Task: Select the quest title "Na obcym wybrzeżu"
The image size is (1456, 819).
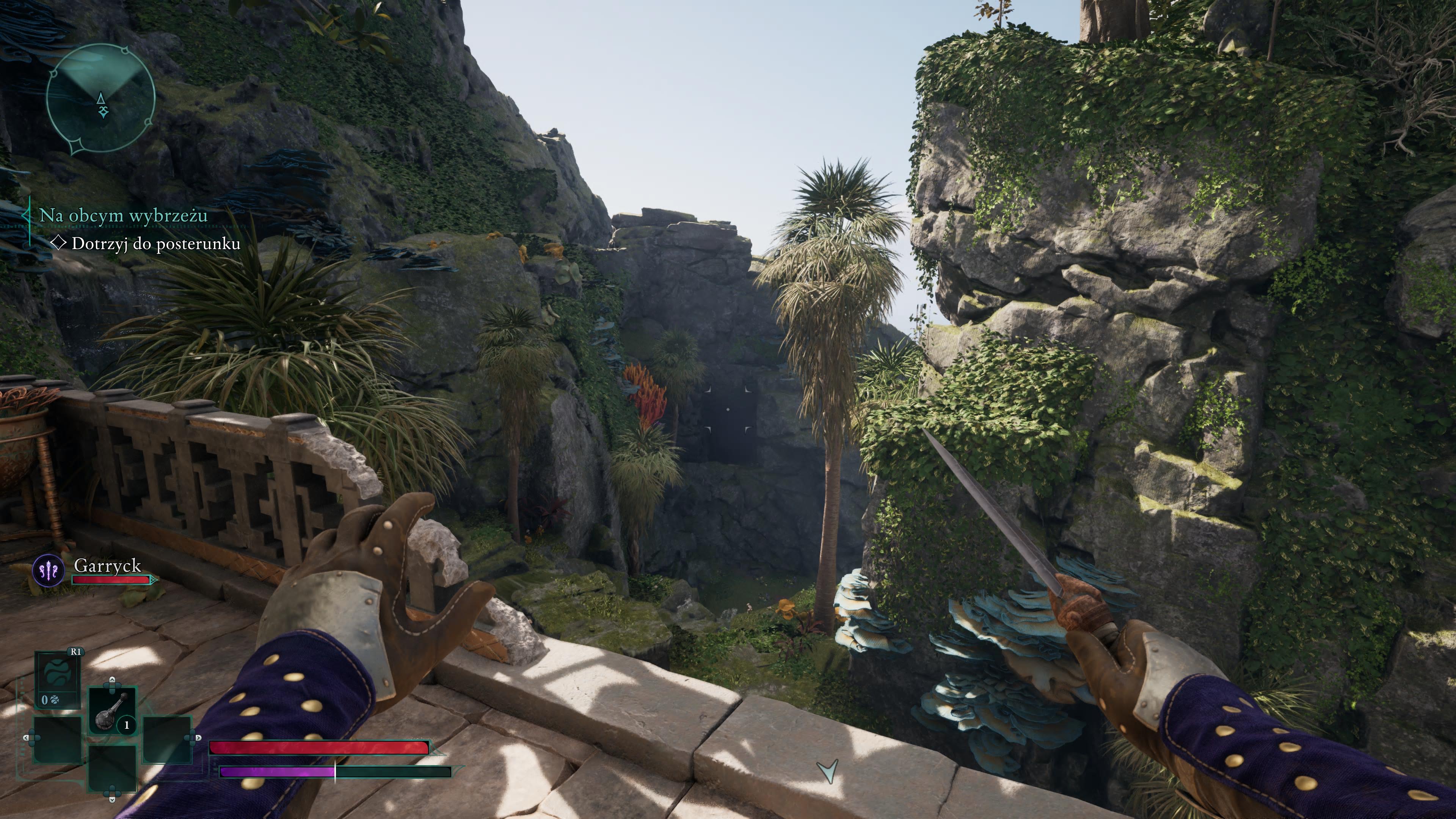Action: (123, 215)
